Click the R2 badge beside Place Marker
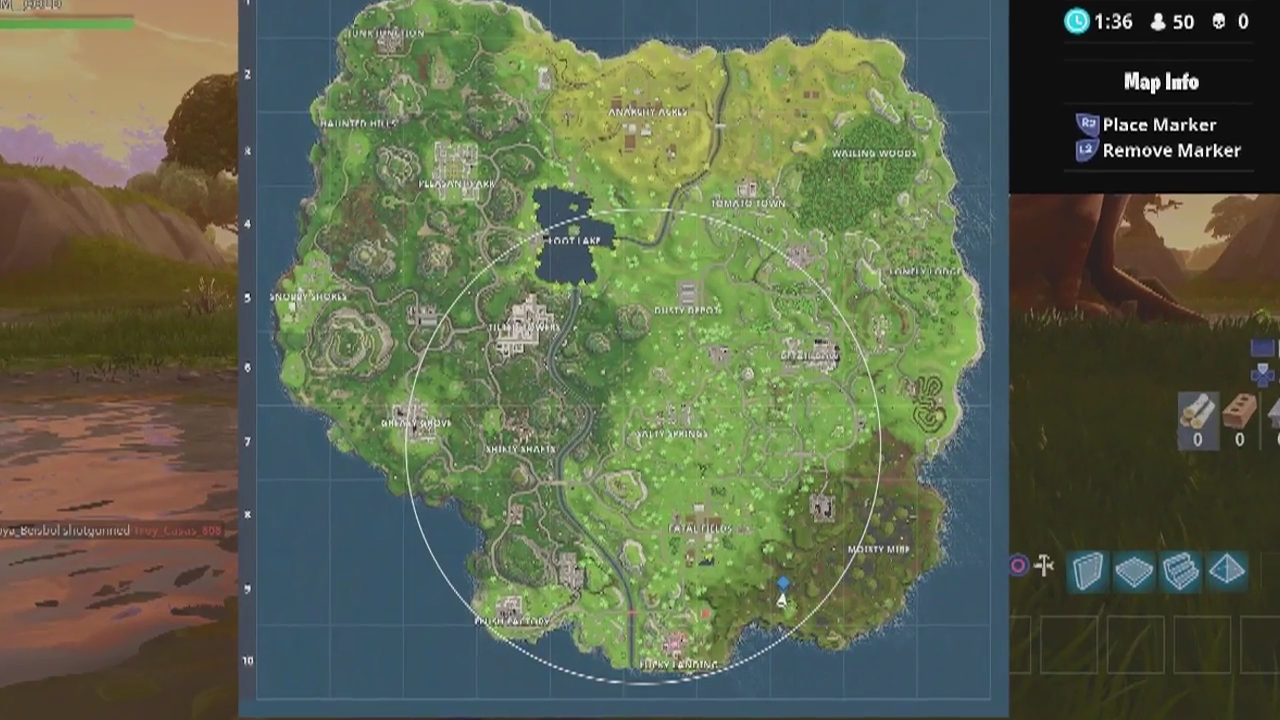The image size is (1280, 720). point(1086,124)
